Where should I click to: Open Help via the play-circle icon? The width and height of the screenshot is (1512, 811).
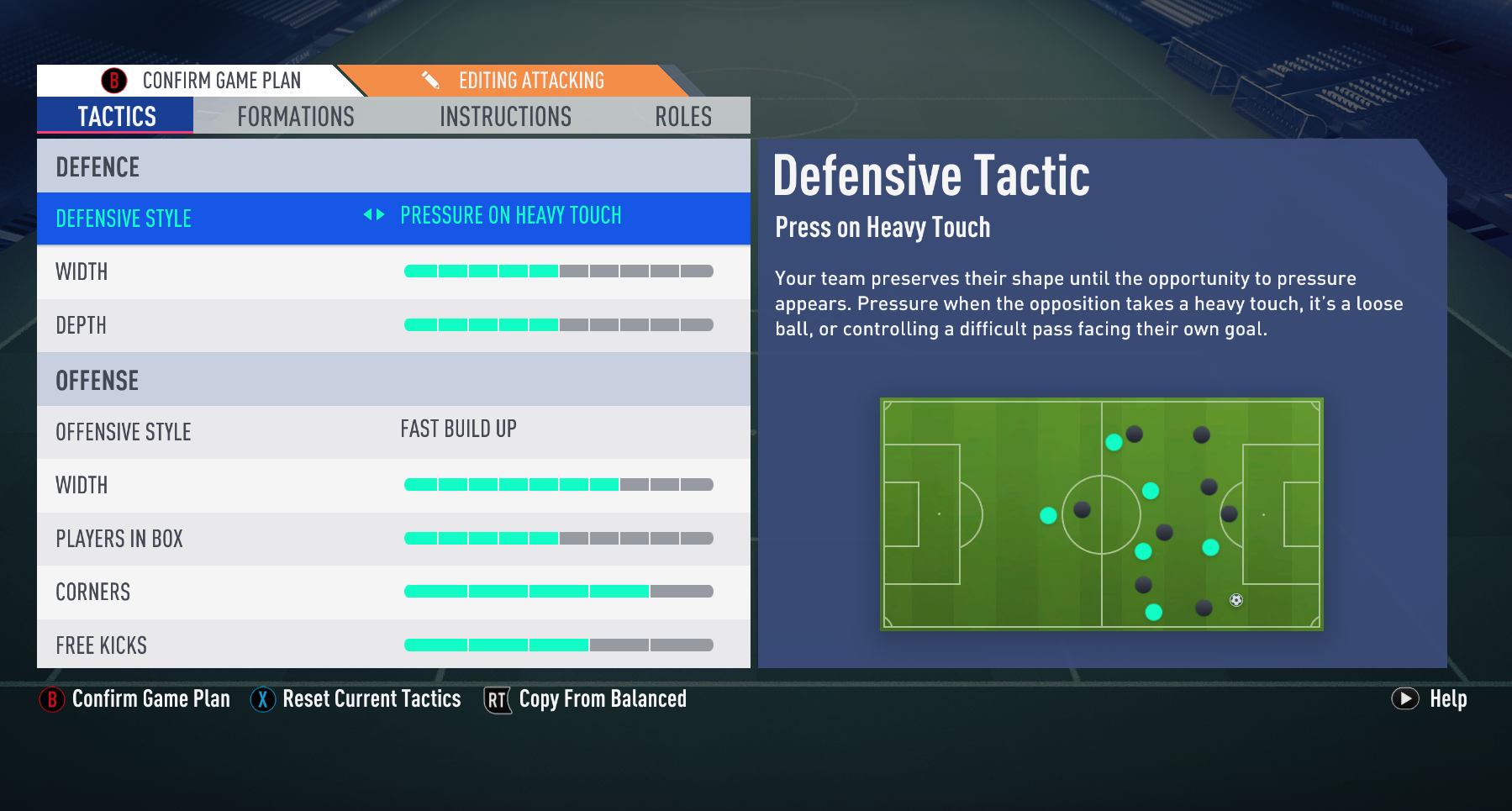1405,699
